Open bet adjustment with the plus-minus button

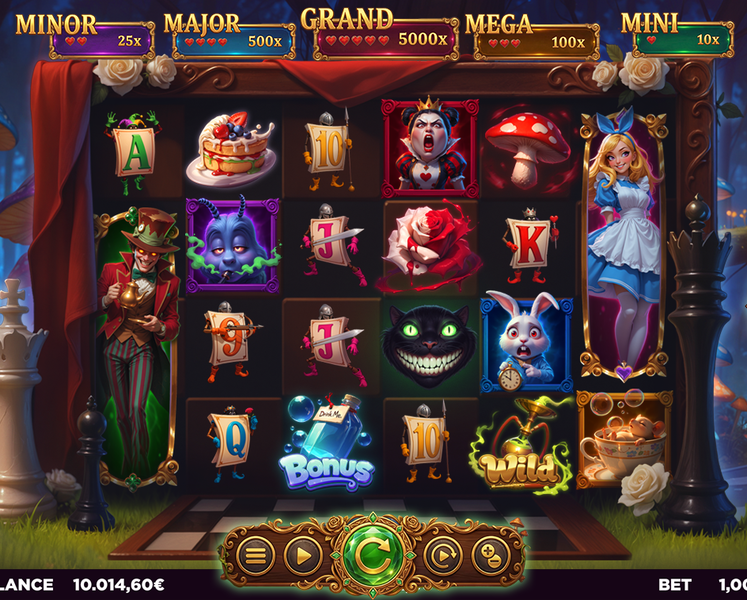489,553
